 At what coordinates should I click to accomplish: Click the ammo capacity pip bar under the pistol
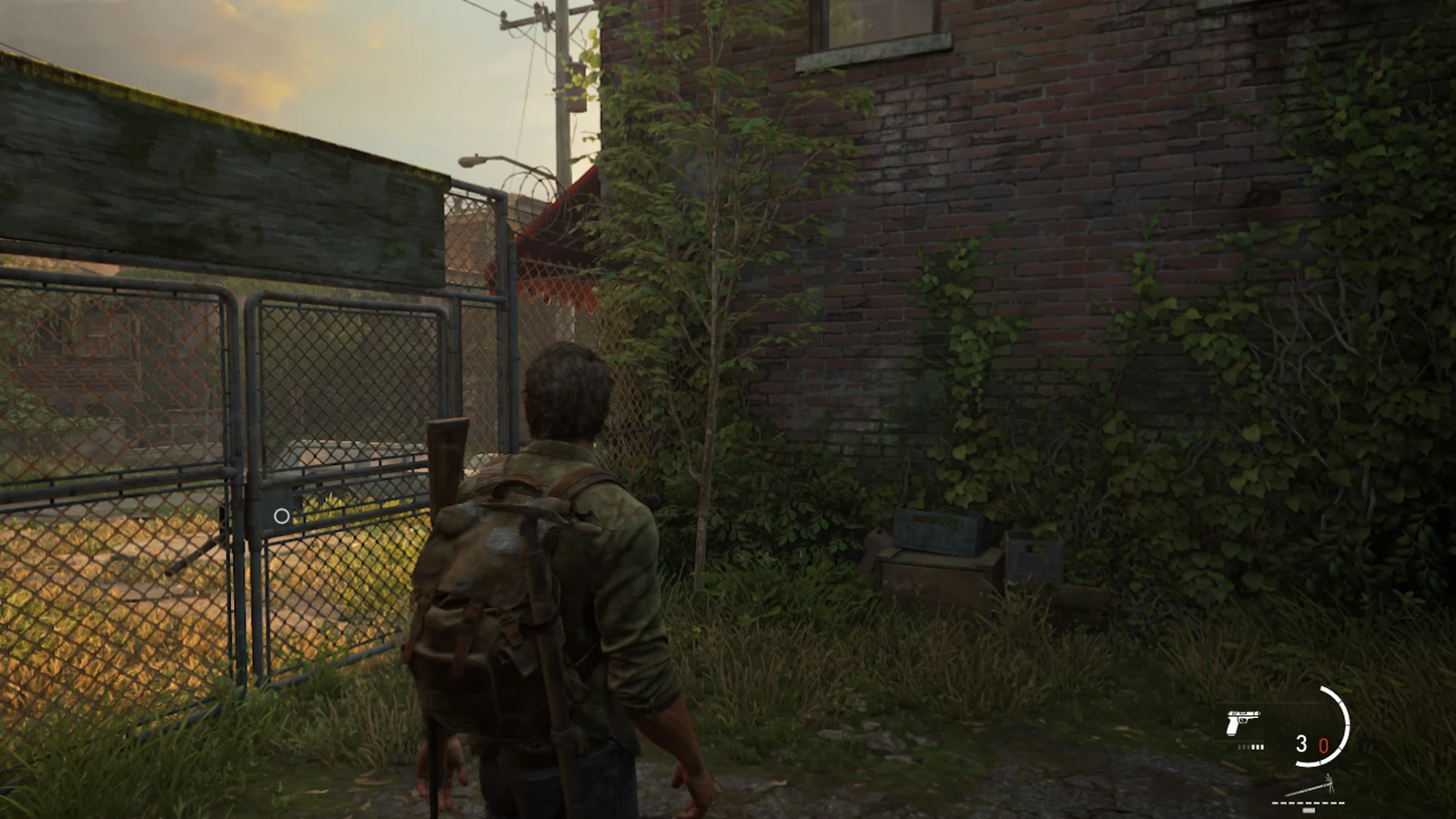[x=1250, y=746]
